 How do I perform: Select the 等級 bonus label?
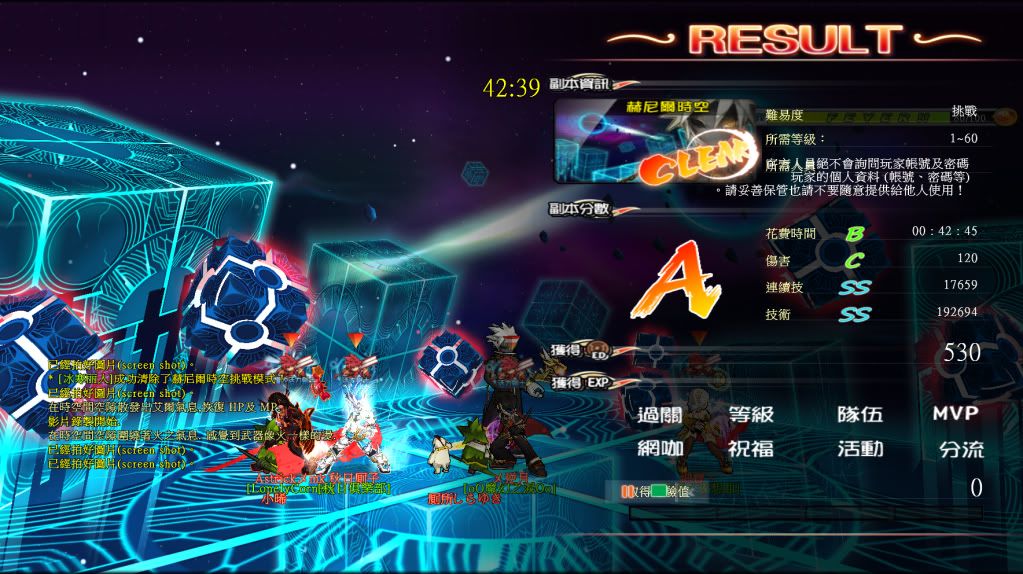[751, 414]
